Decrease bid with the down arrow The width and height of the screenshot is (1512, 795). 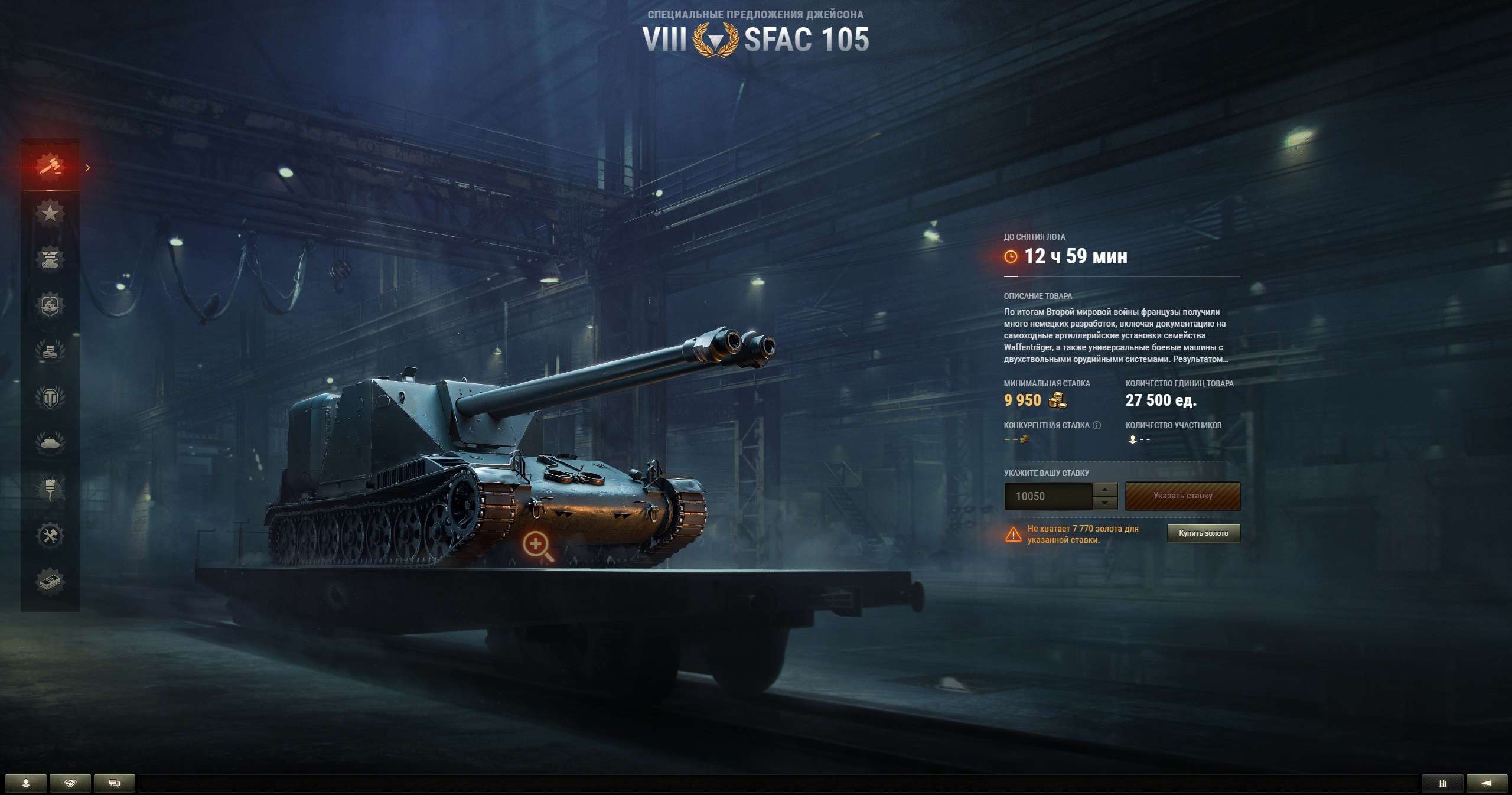pos(1104,503)
